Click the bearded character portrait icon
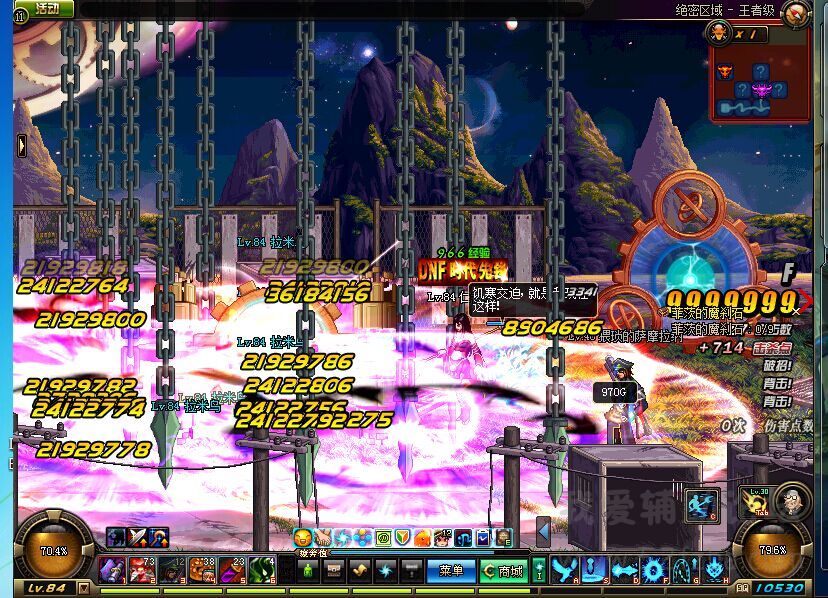This screenshot has width=828, height=598. pyautogui.click(x=791, y=500)
